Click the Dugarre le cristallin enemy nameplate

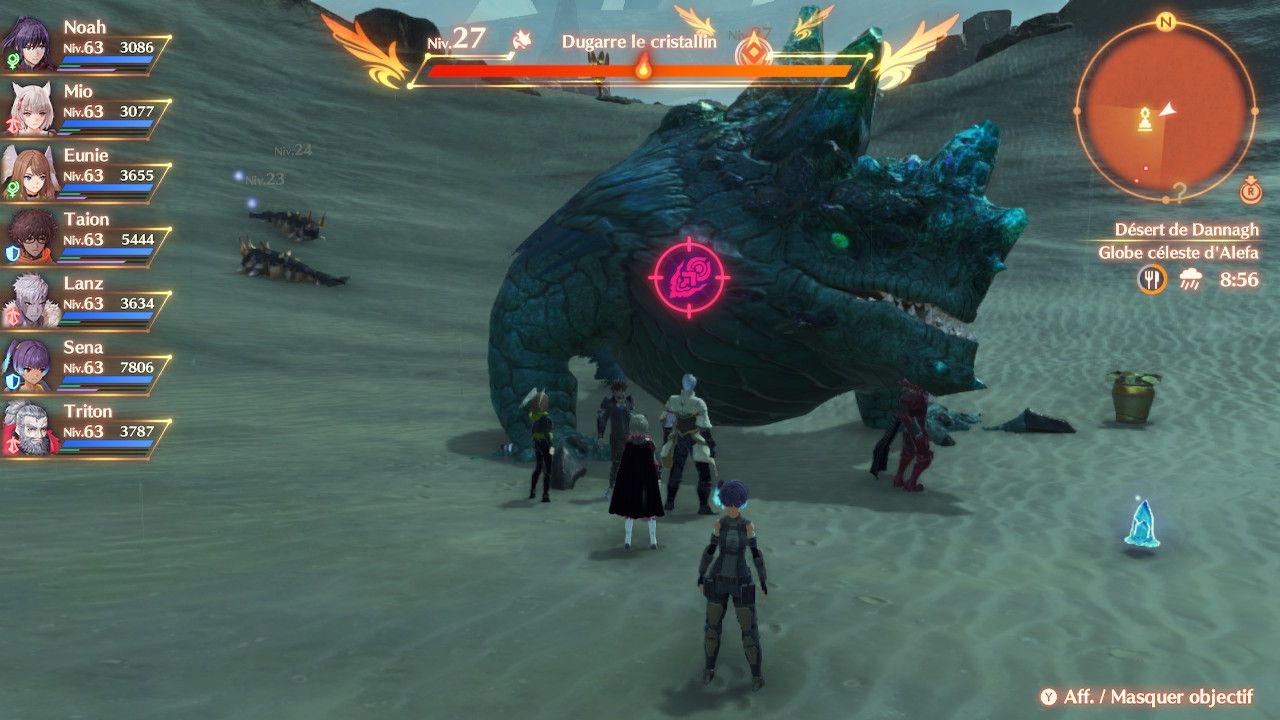pyautogui.click(x=639, y=42)
